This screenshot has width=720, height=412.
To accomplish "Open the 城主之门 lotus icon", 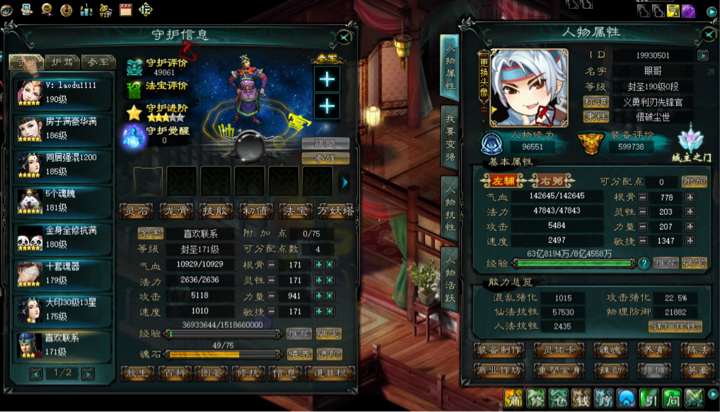I will pyautogui.click(x=688, y=141).
